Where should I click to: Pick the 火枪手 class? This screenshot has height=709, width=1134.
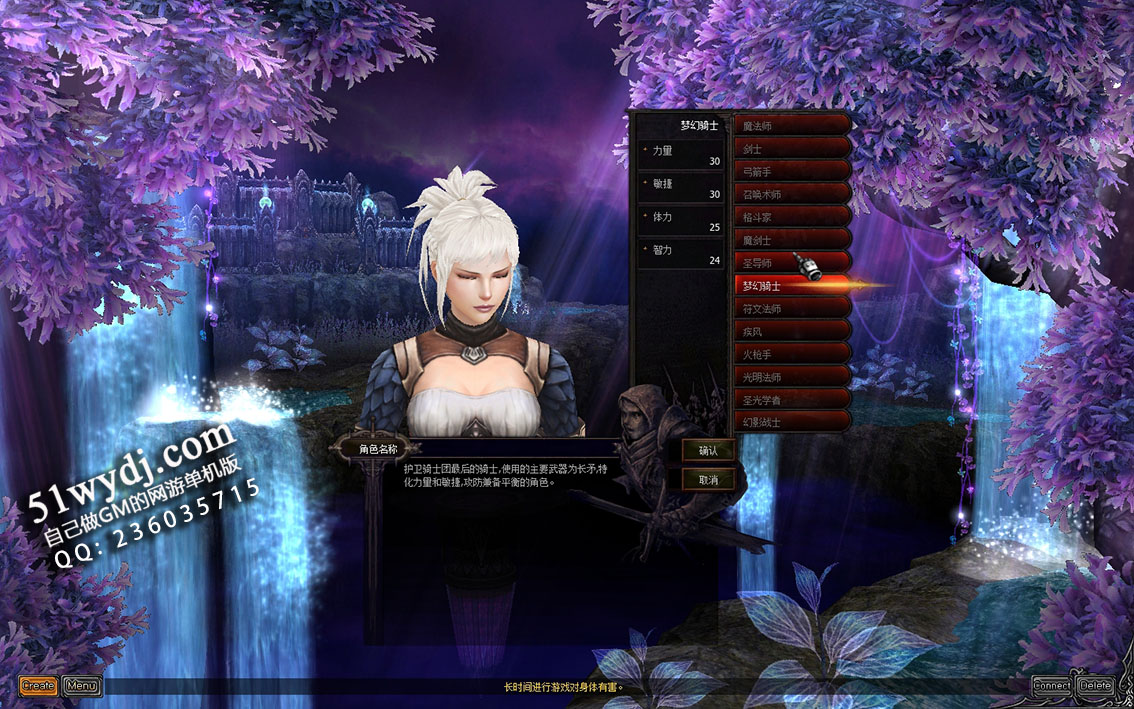793,354
